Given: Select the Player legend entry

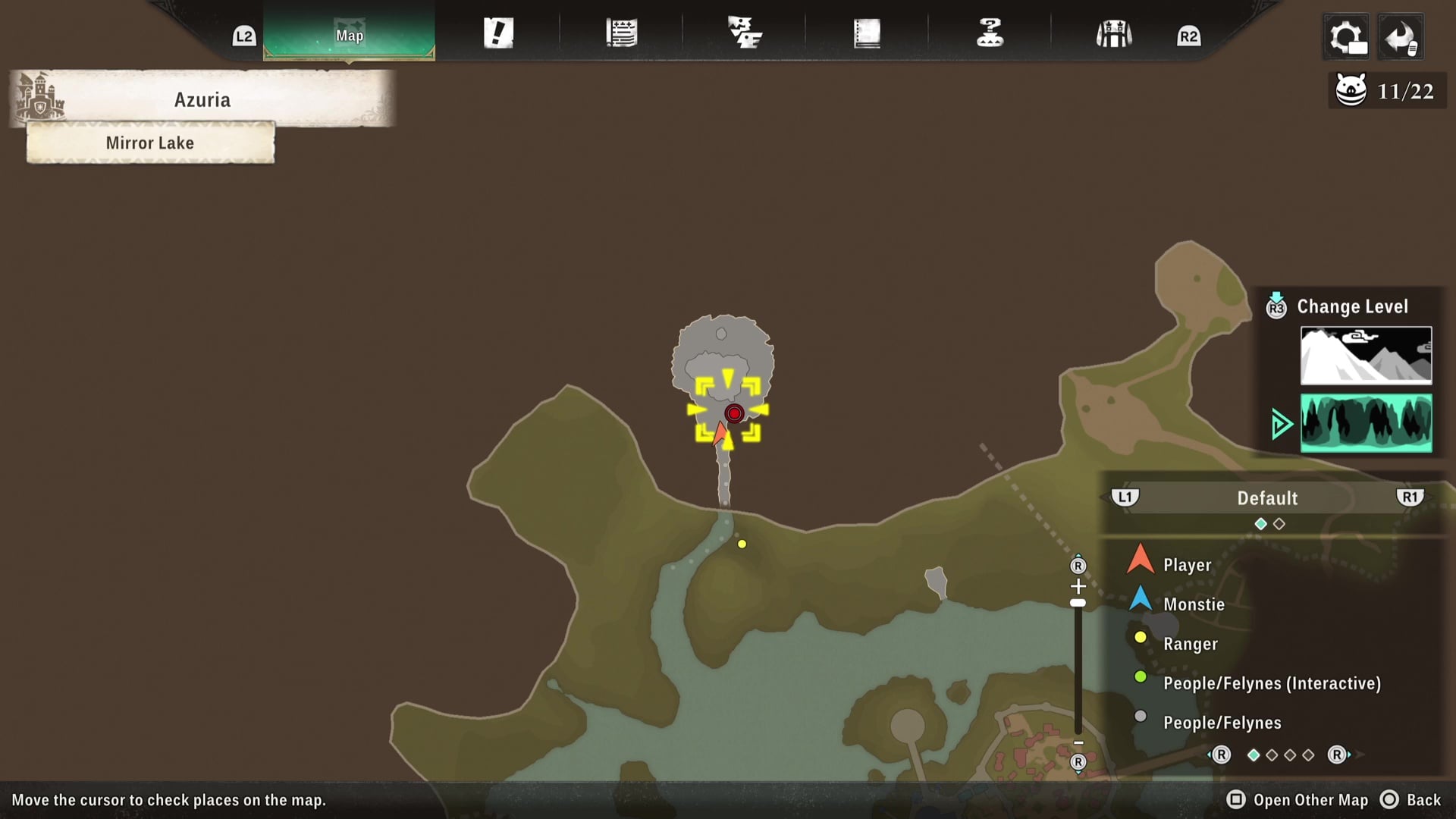Looking at the screenshot, I should (x=1187, y=565).
